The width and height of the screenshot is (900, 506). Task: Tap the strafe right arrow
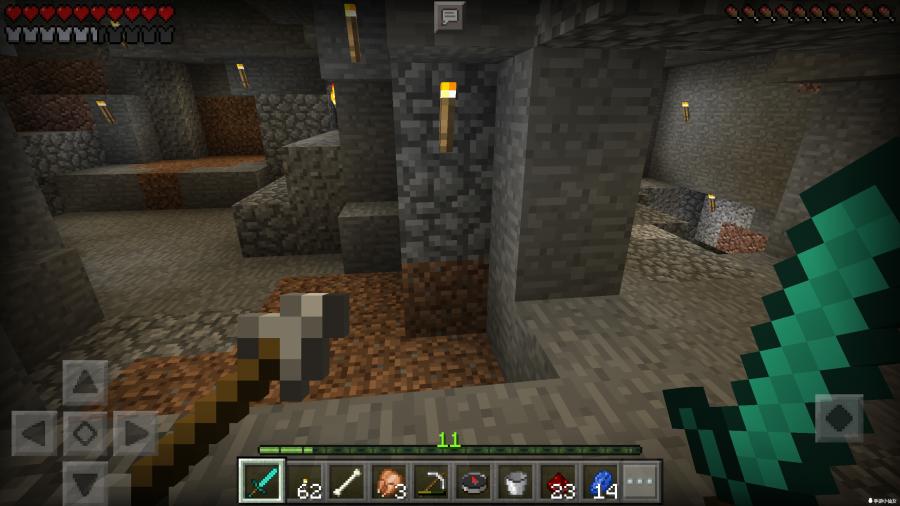coord(135,433)
